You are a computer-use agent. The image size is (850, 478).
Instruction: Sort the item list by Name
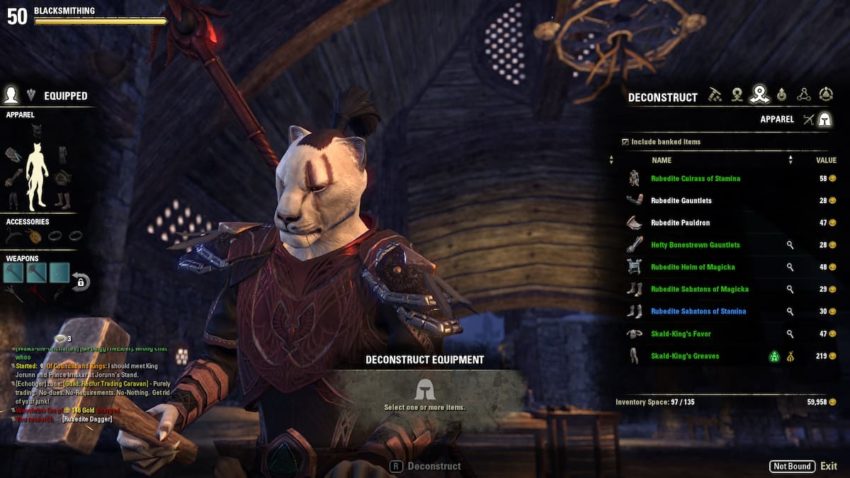pyautogui.click(x=662, y=160)
